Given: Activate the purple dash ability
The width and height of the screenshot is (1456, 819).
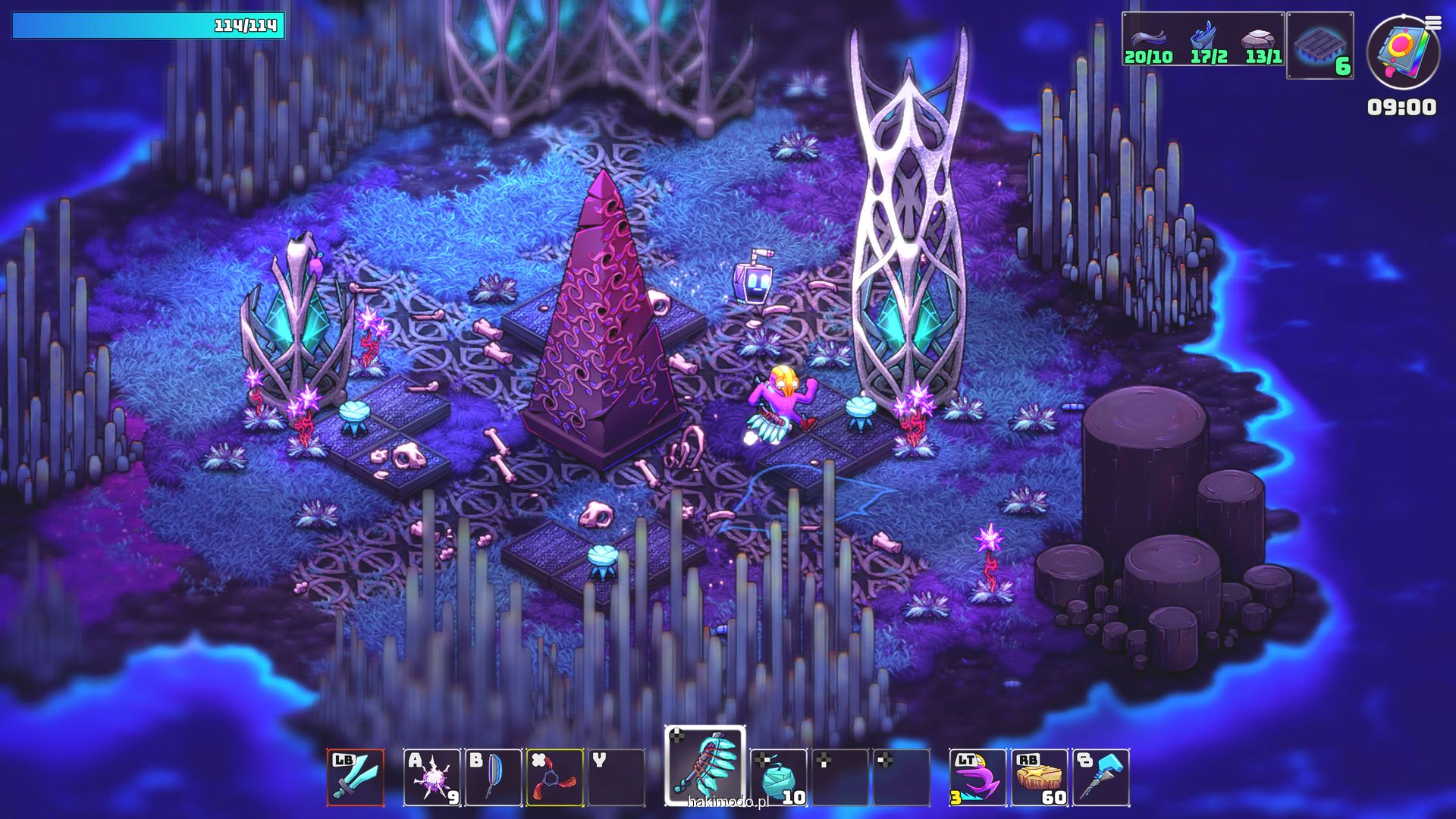Looking at the screenshot, I should tap(977, 777).
